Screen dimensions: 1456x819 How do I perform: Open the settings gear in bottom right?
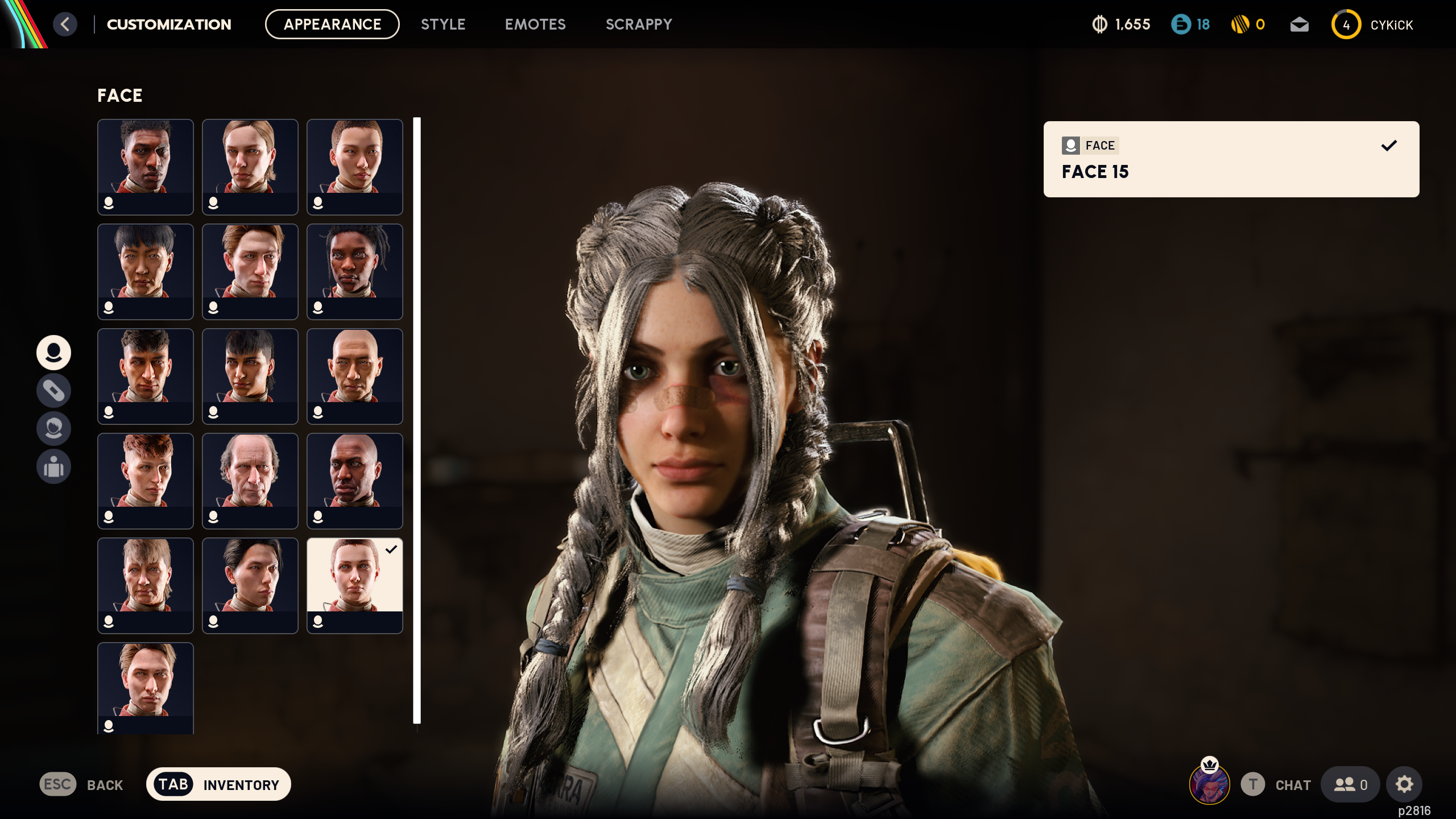[x=1404, y=784]
